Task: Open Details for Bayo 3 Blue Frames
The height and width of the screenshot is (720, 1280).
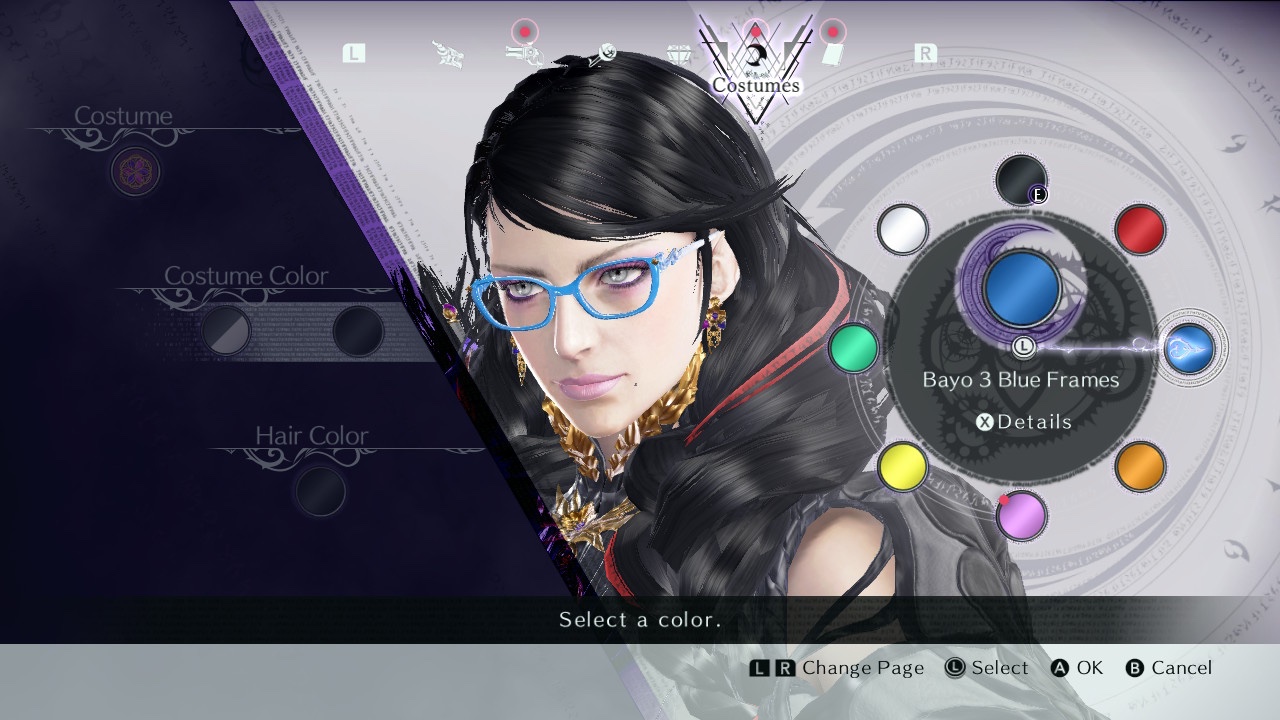Action: tap(1023, 422)
